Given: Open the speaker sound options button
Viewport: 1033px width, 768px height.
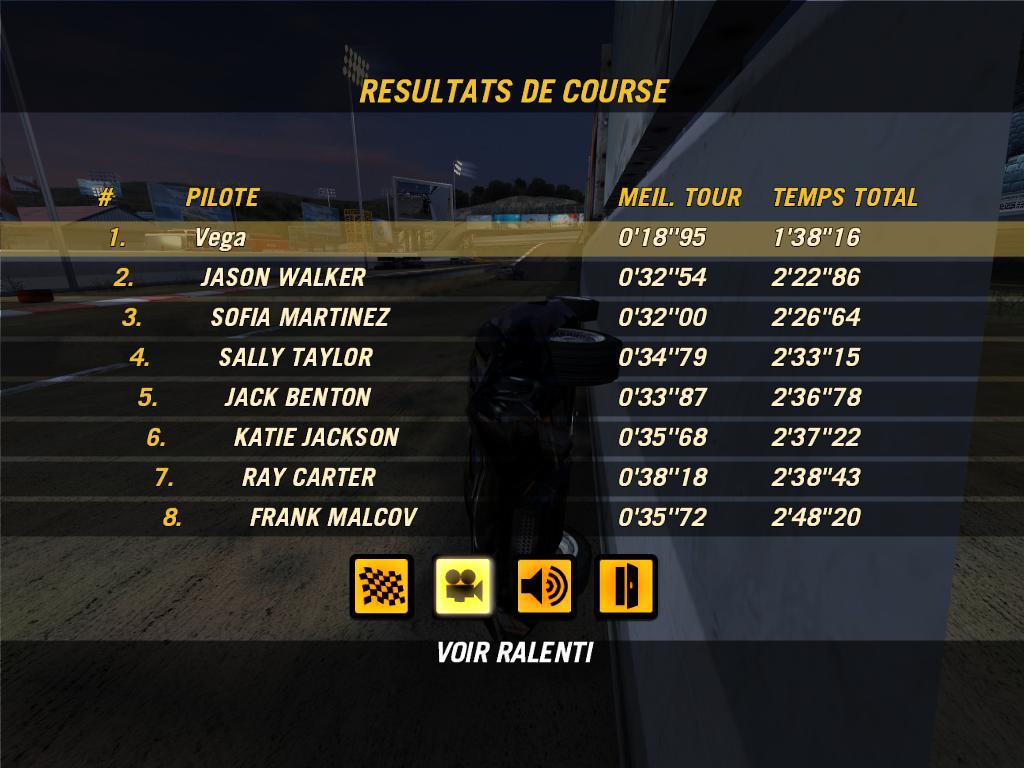Looking at the screenshot, I should tap(544, 586).
